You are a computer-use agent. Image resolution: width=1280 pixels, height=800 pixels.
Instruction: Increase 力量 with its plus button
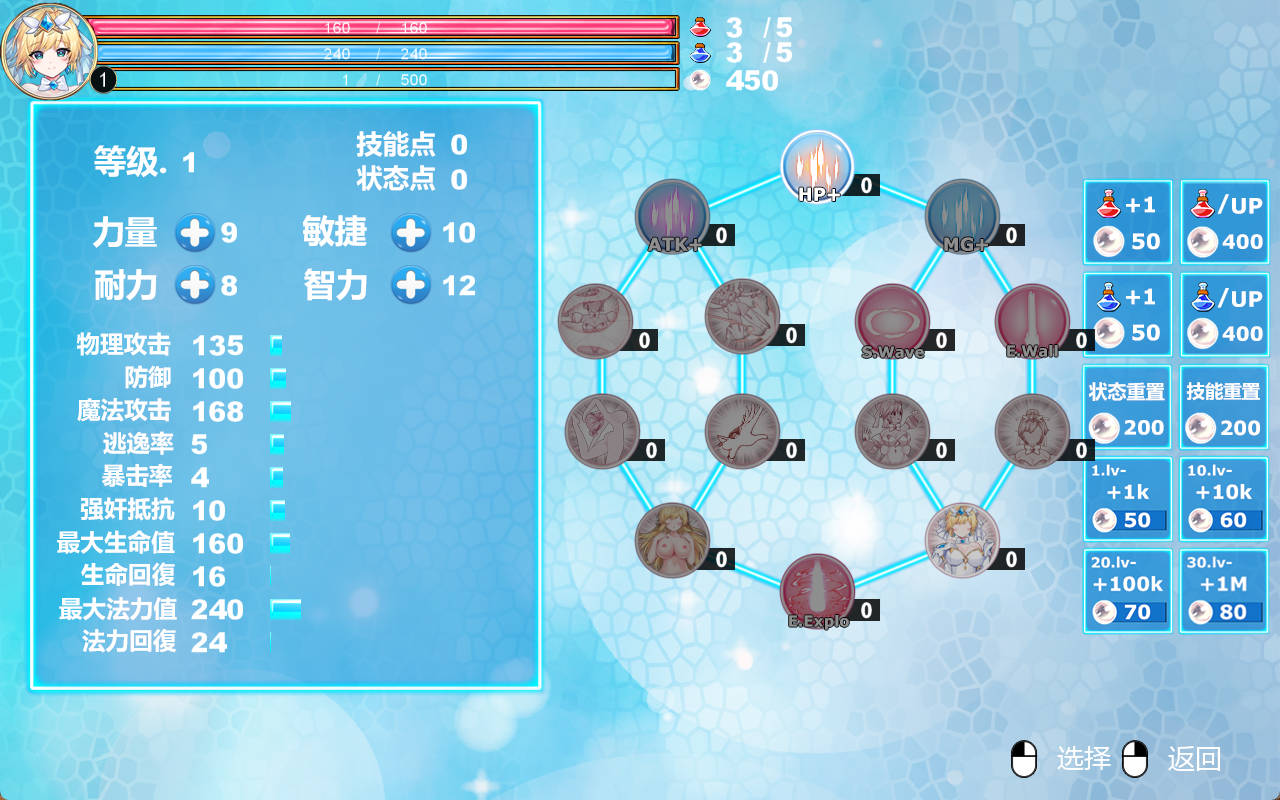pos(196,233)
